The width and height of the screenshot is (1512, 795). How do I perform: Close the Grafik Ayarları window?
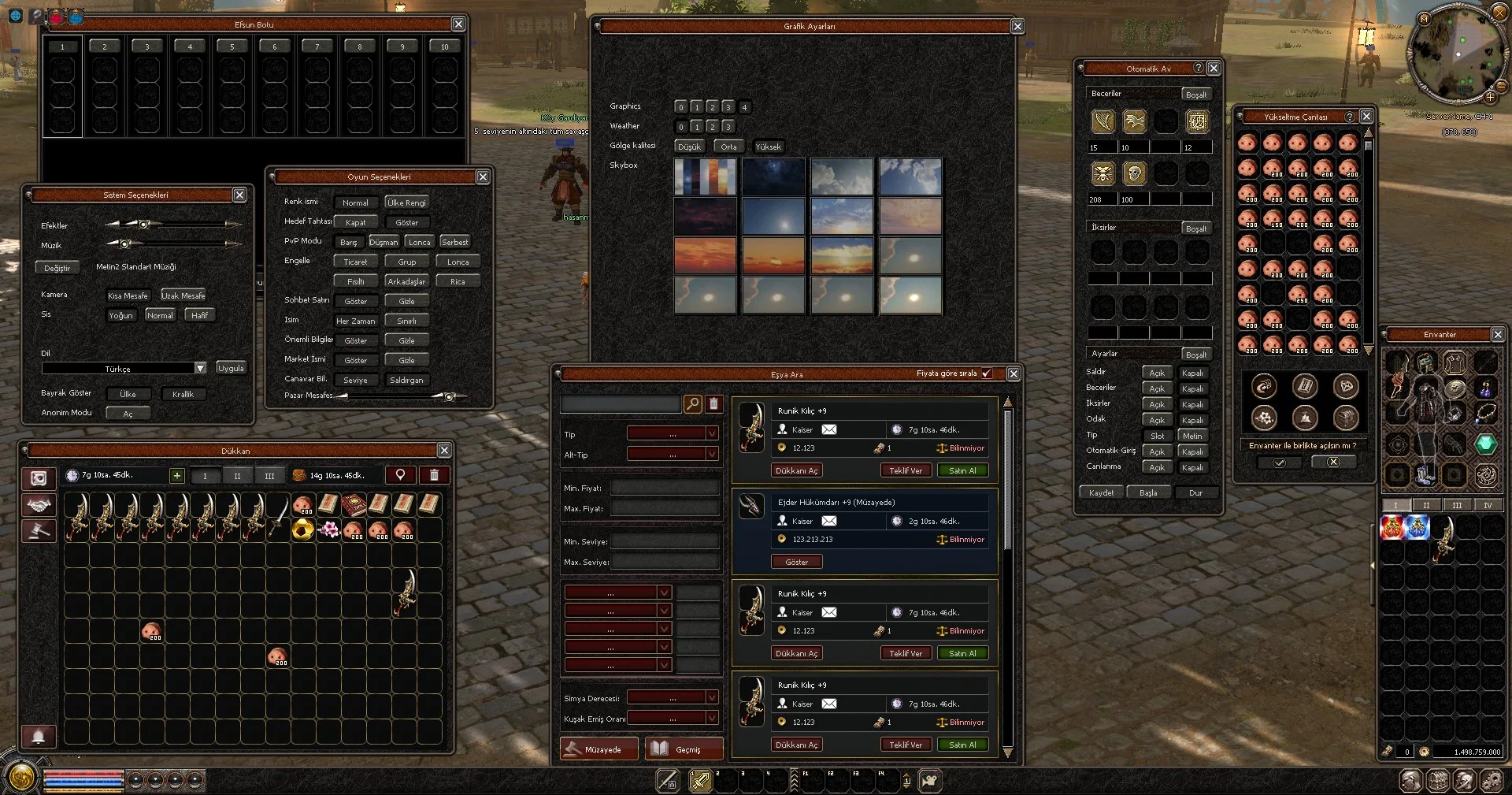(x=1017, y=27)
